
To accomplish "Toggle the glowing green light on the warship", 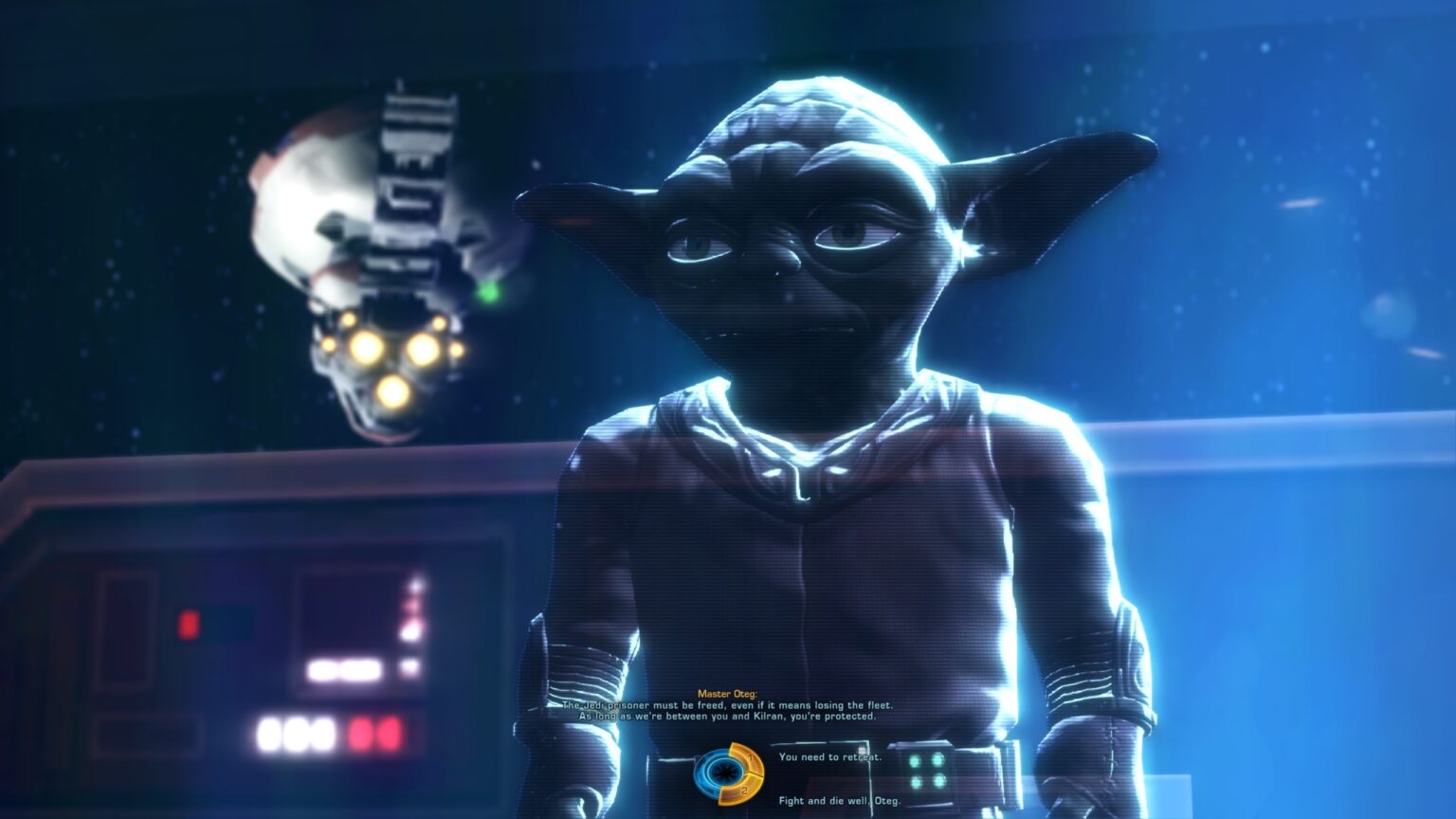I will click(489, 295).
